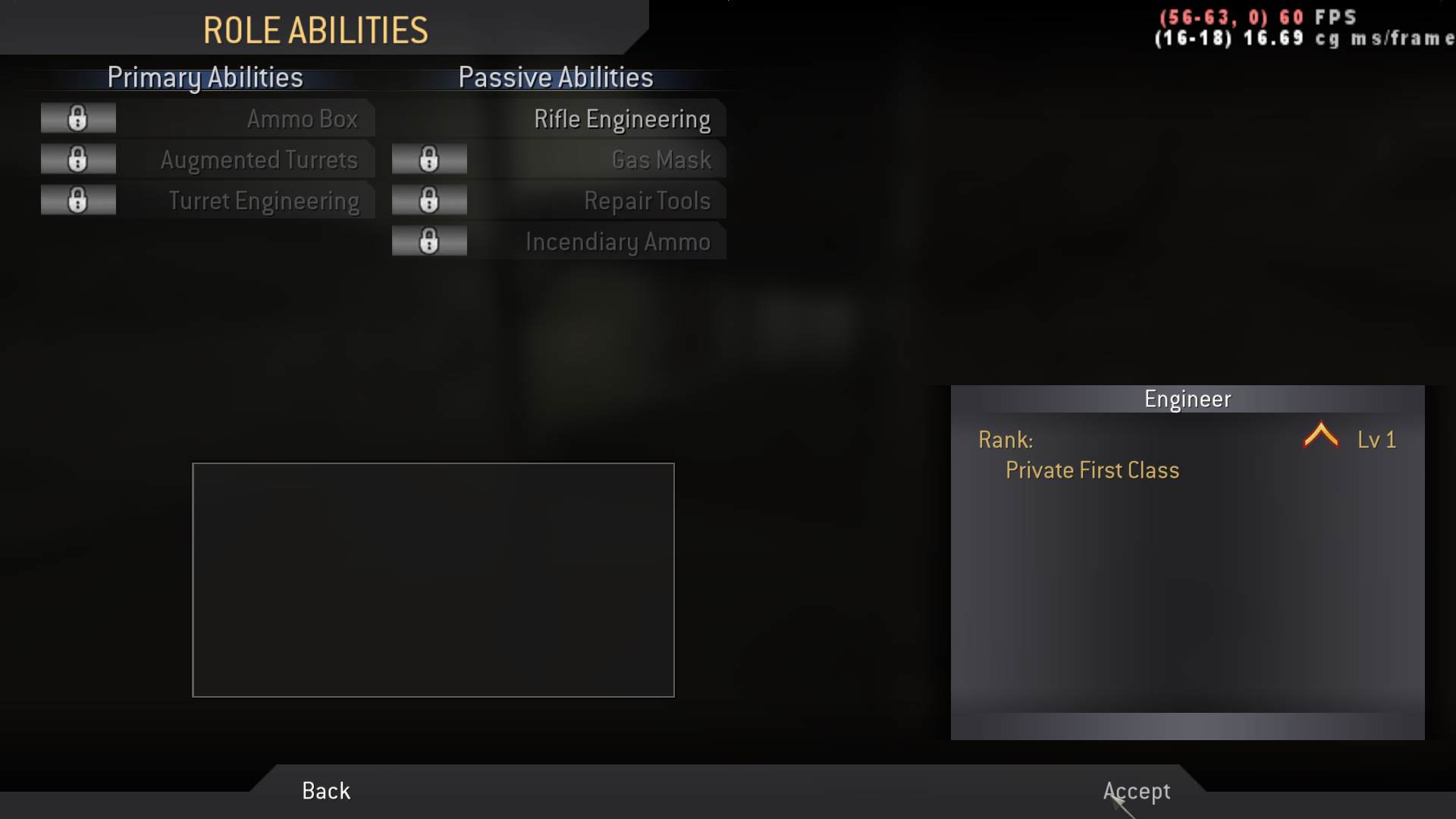The image size is (1456, 819).
Task: Select the Repair Tools passive ability
Action: point(646,200)
